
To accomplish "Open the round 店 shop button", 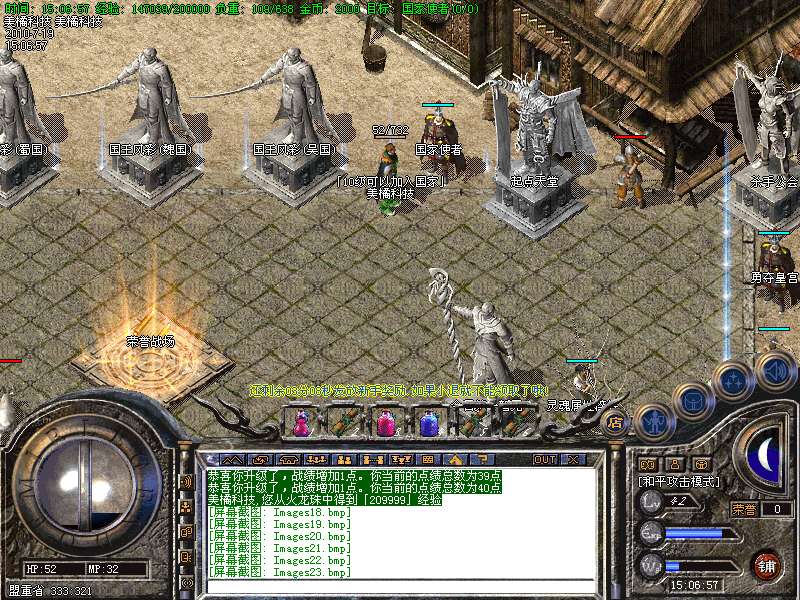I will (x=615, y=422).
